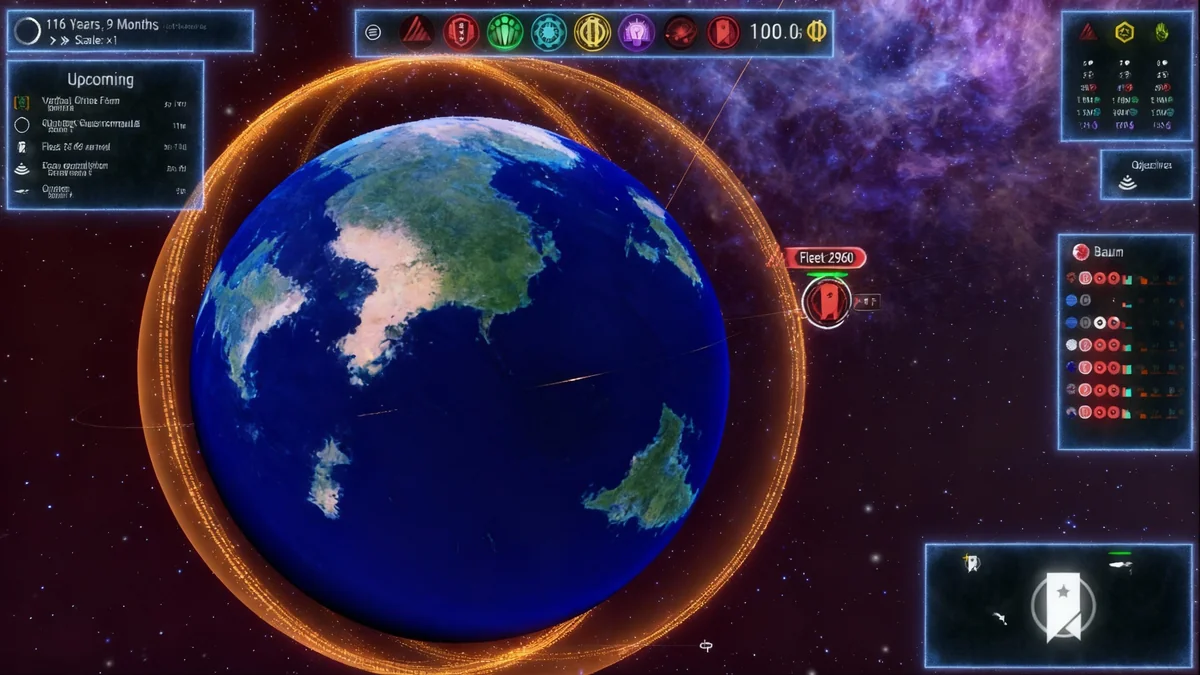1200x675 pixels.
Task: Click the large star banner emblem
Action: coord(1062,605)
